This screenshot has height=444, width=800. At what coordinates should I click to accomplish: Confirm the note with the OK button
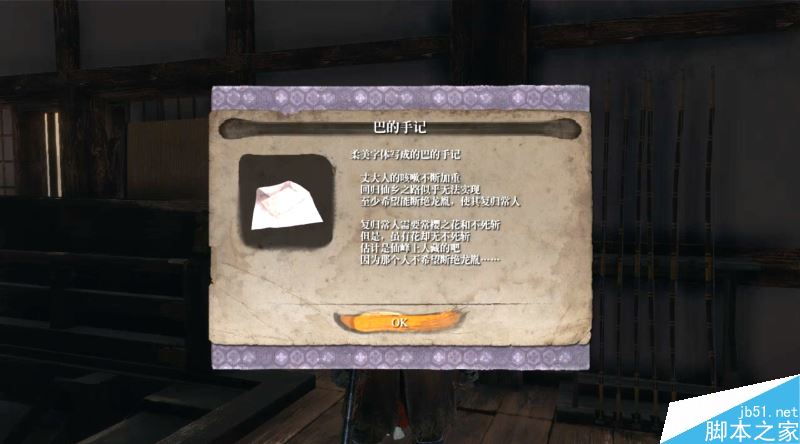[399, 322]
